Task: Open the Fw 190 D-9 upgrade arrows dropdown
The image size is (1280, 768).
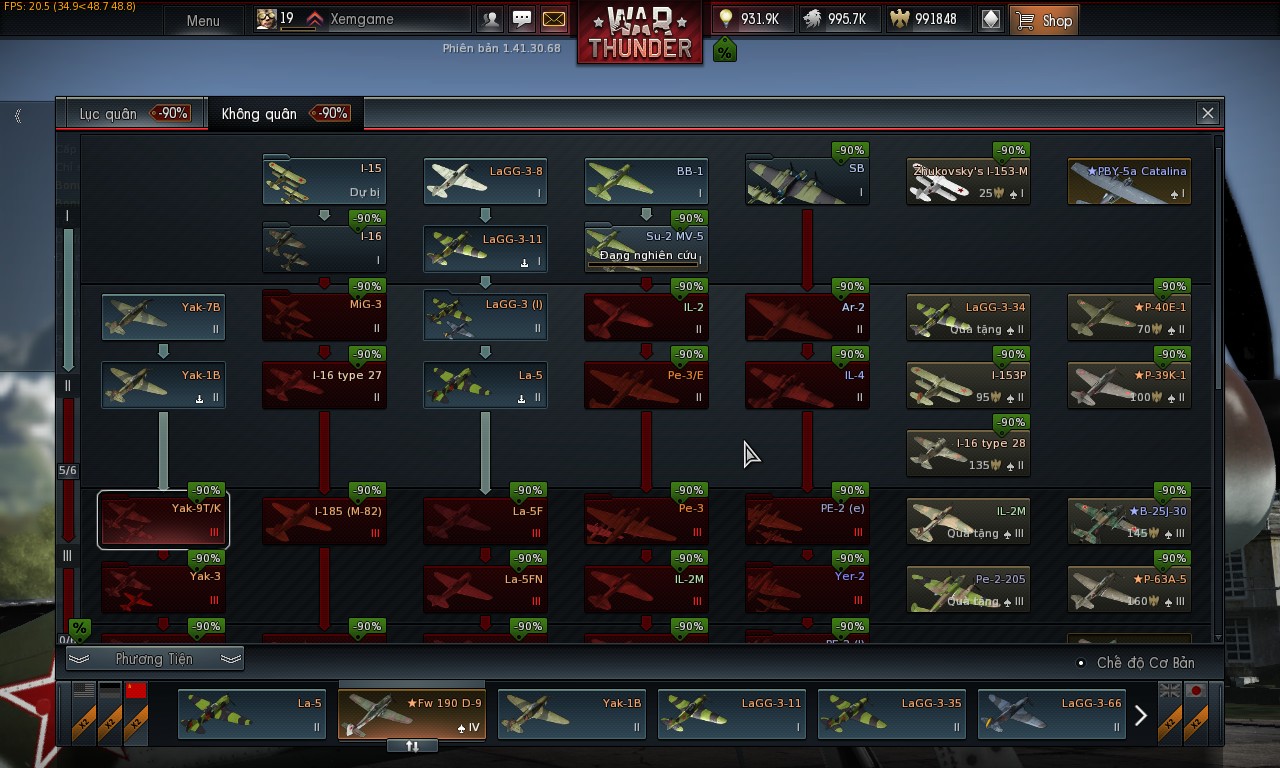Action: tap(411, 744)
